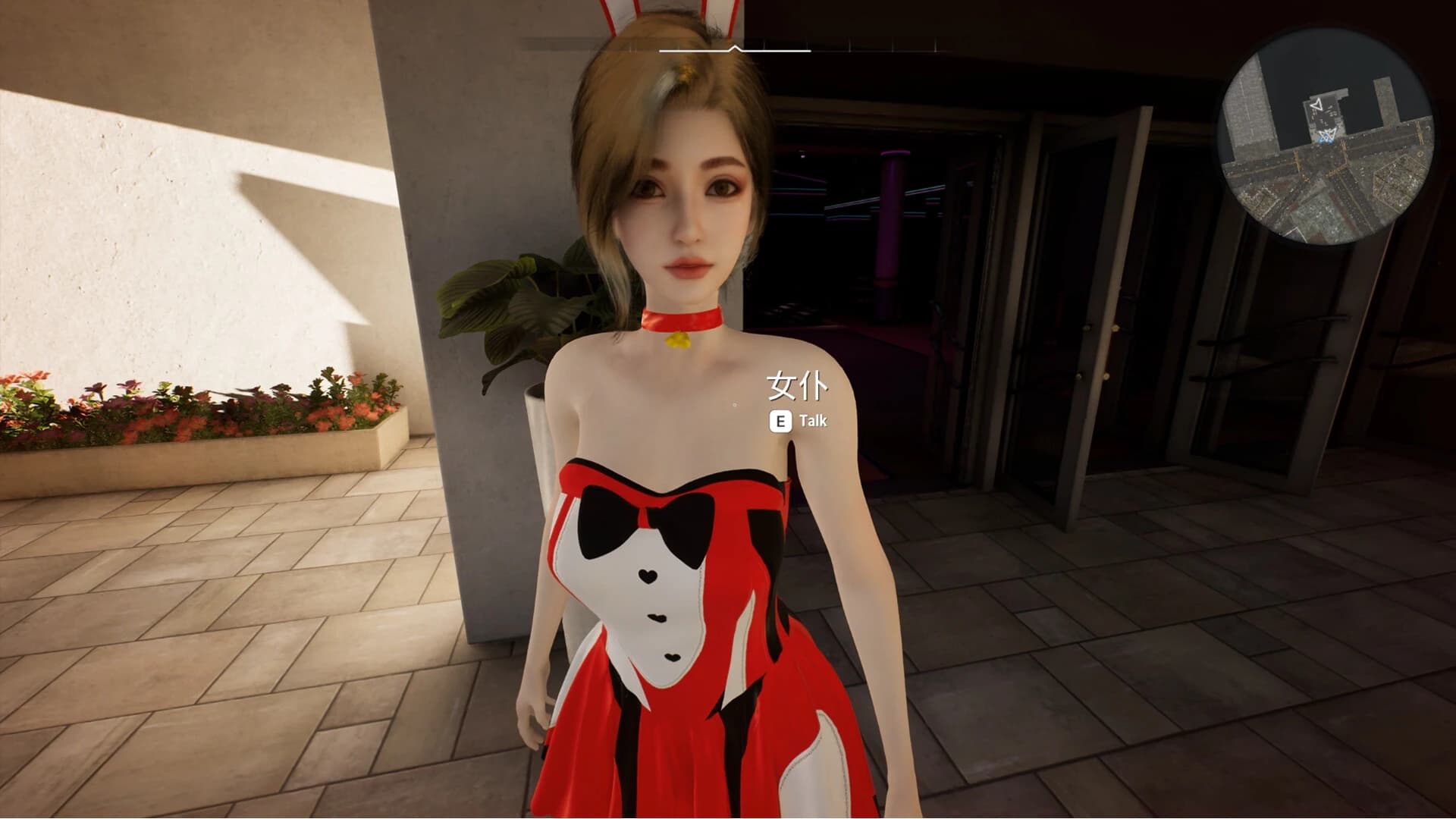This screenshot has width=1456, height=819.
Task: Select the 女仆 nameplate above the prompt
Action: 795,388
